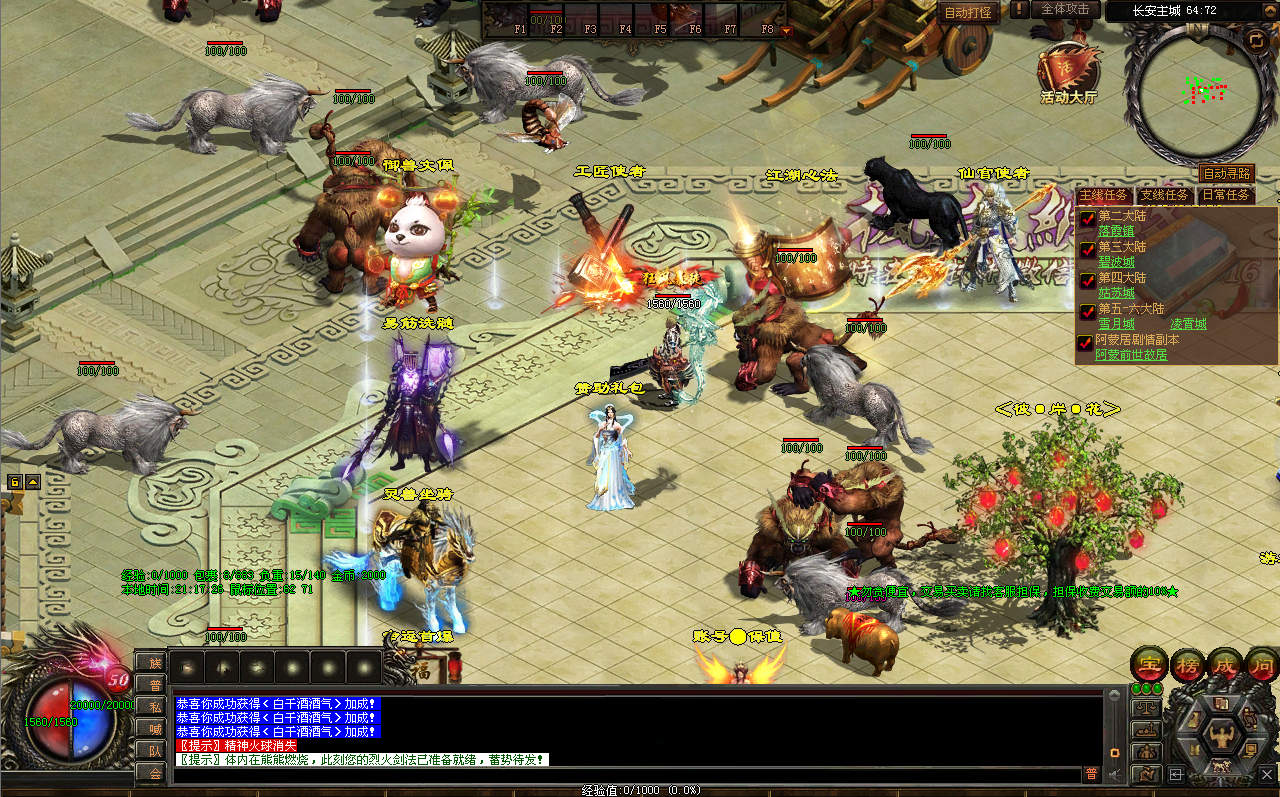1280x797 pixels.
Task: Select the 凌霄城 destination link
Action: coord(1188,324)
